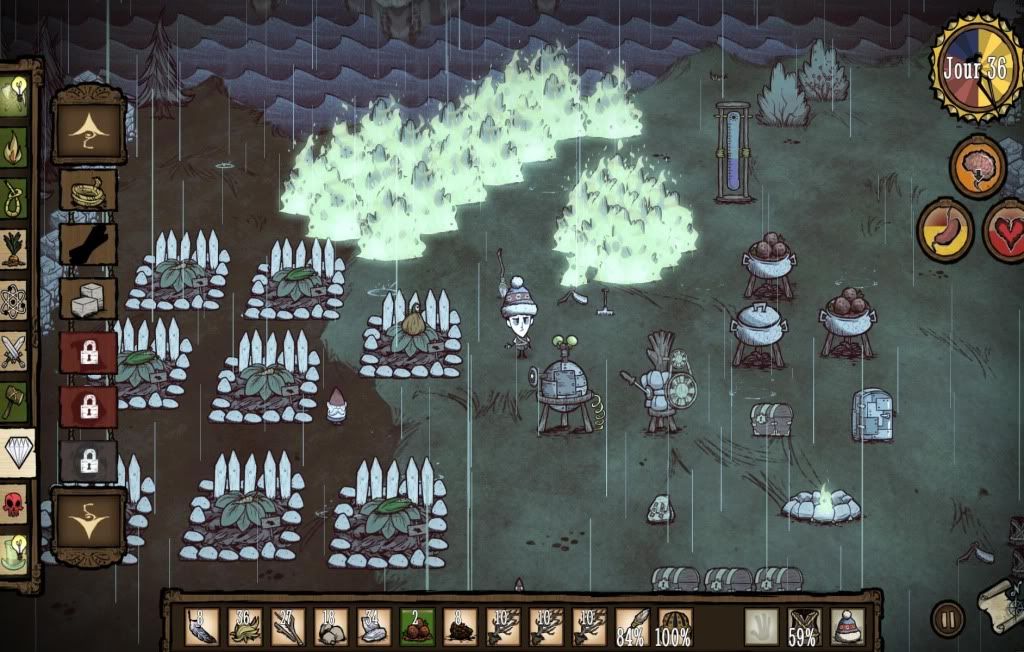
Task: Open the Light crafting tab with lightbulb
Action: (14, 95)
